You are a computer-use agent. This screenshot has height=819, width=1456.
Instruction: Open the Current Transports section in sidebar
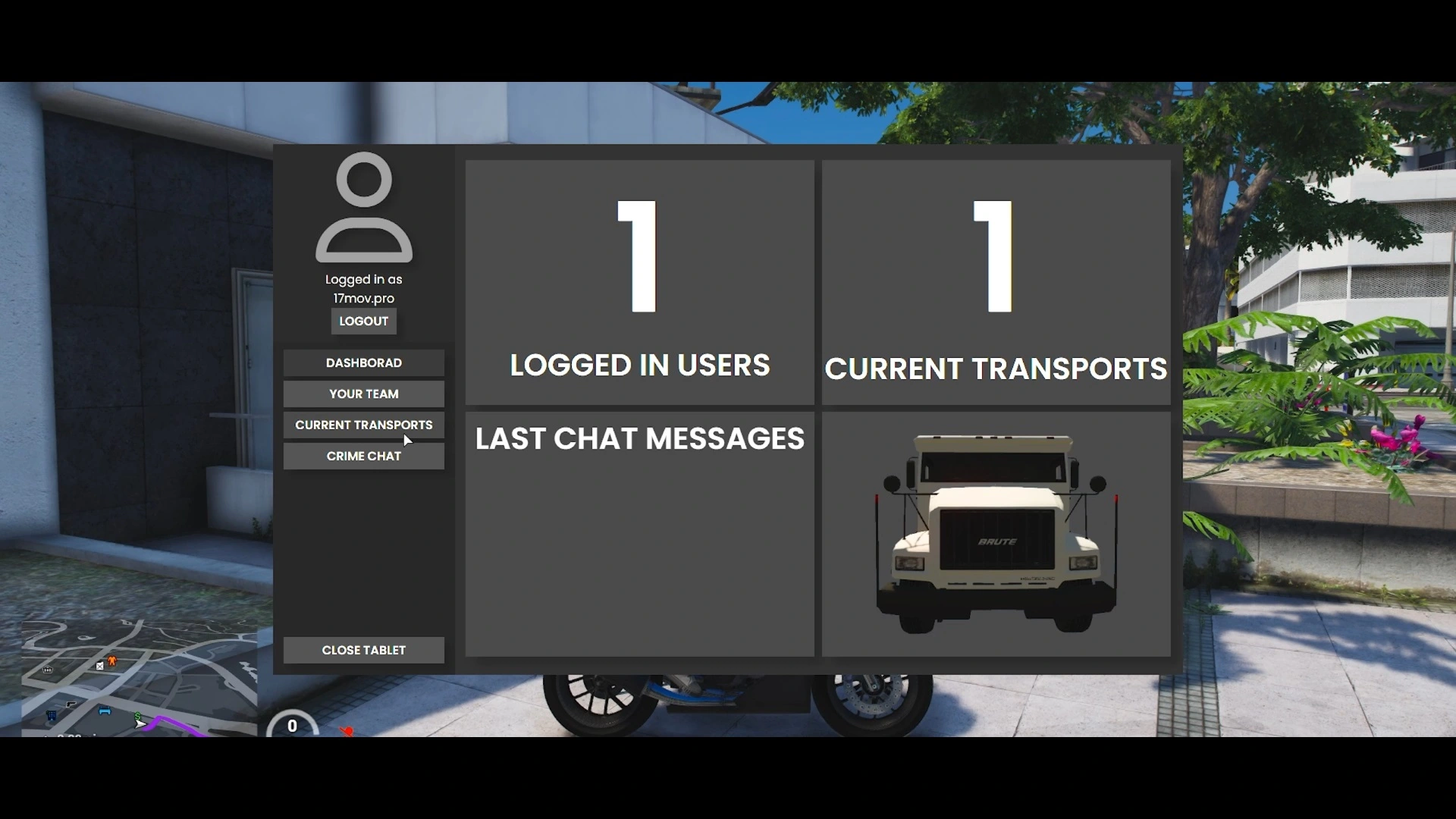[x=363, y=425]
